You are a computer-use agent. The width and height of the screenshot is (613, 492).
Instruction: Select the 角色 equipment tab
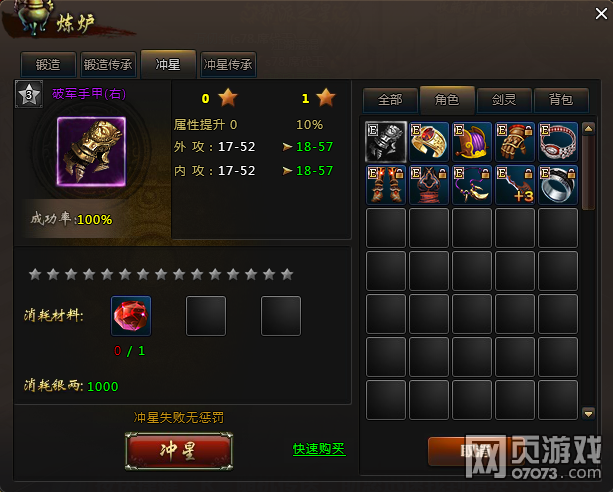pos(446,99)
